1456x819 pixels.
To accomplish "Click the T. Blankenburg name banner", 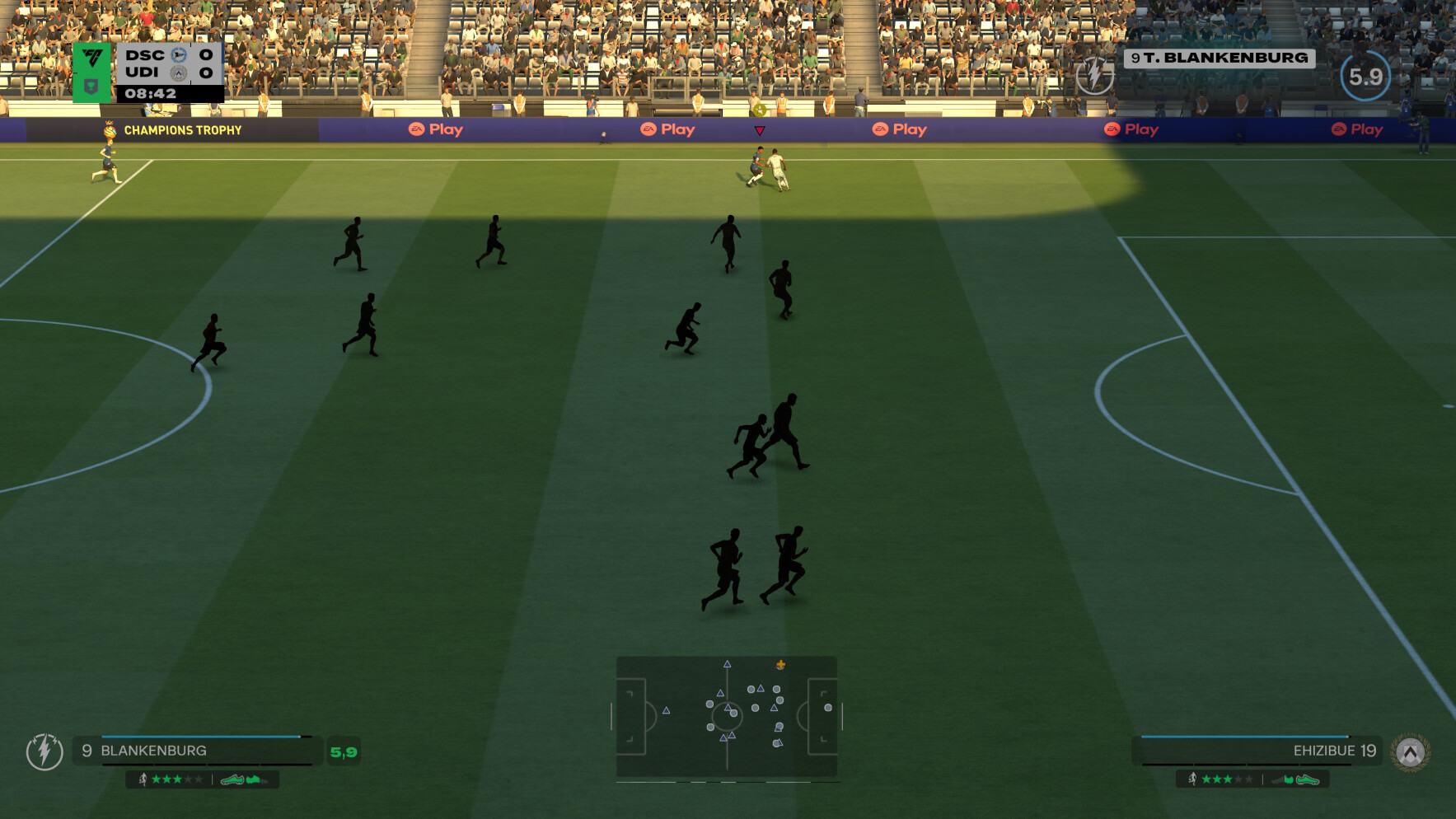I will [x=1219, y=58].
